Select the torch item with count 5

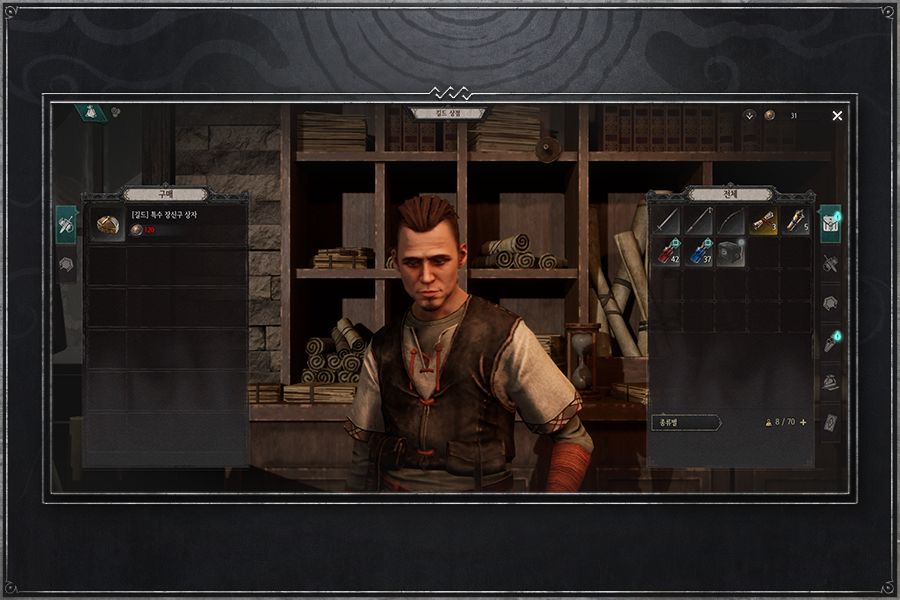pyautogui.click(x=795, y=221)
